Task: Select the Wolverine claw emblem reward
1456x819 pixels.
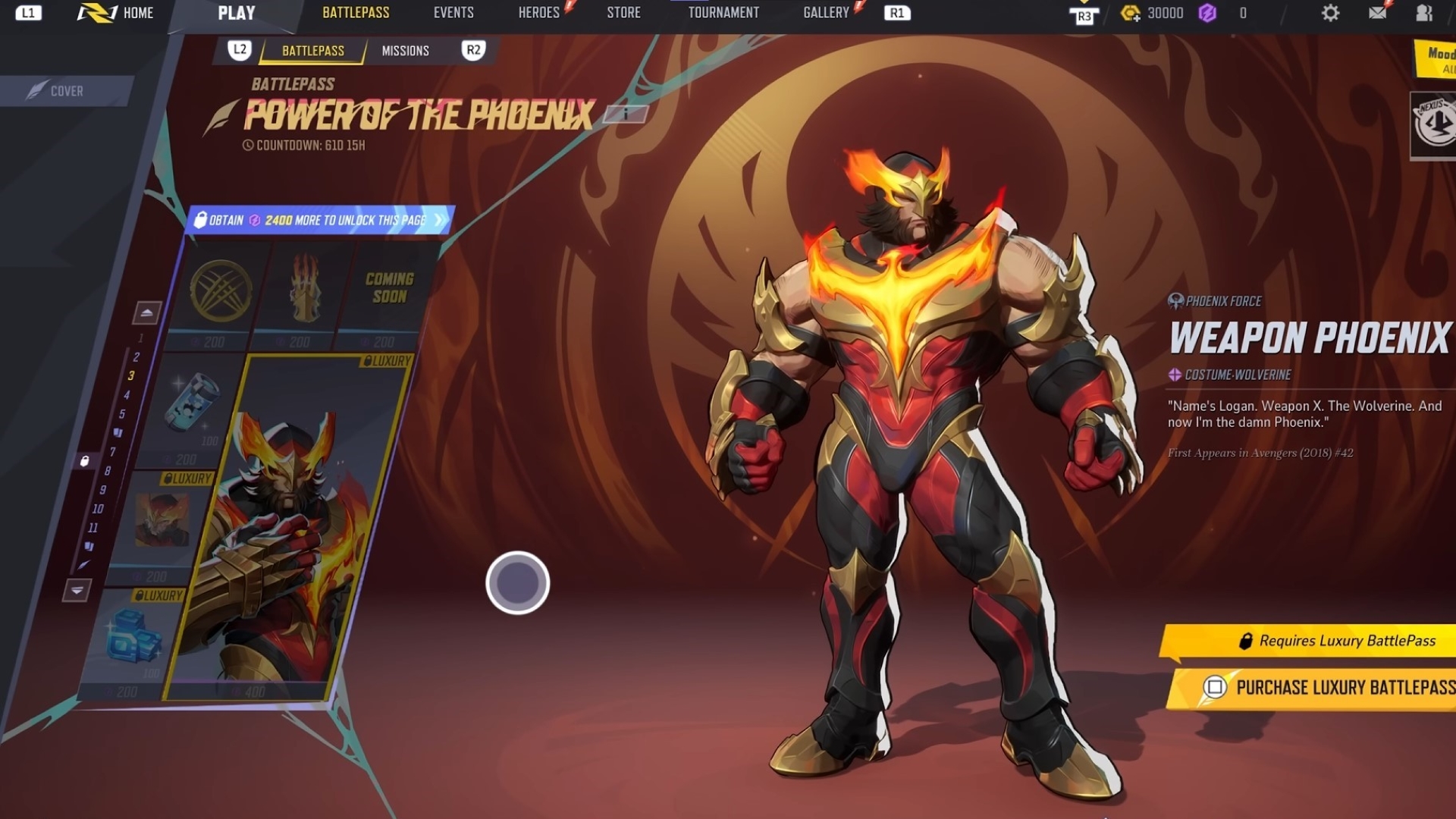Action: pos(221,292)
